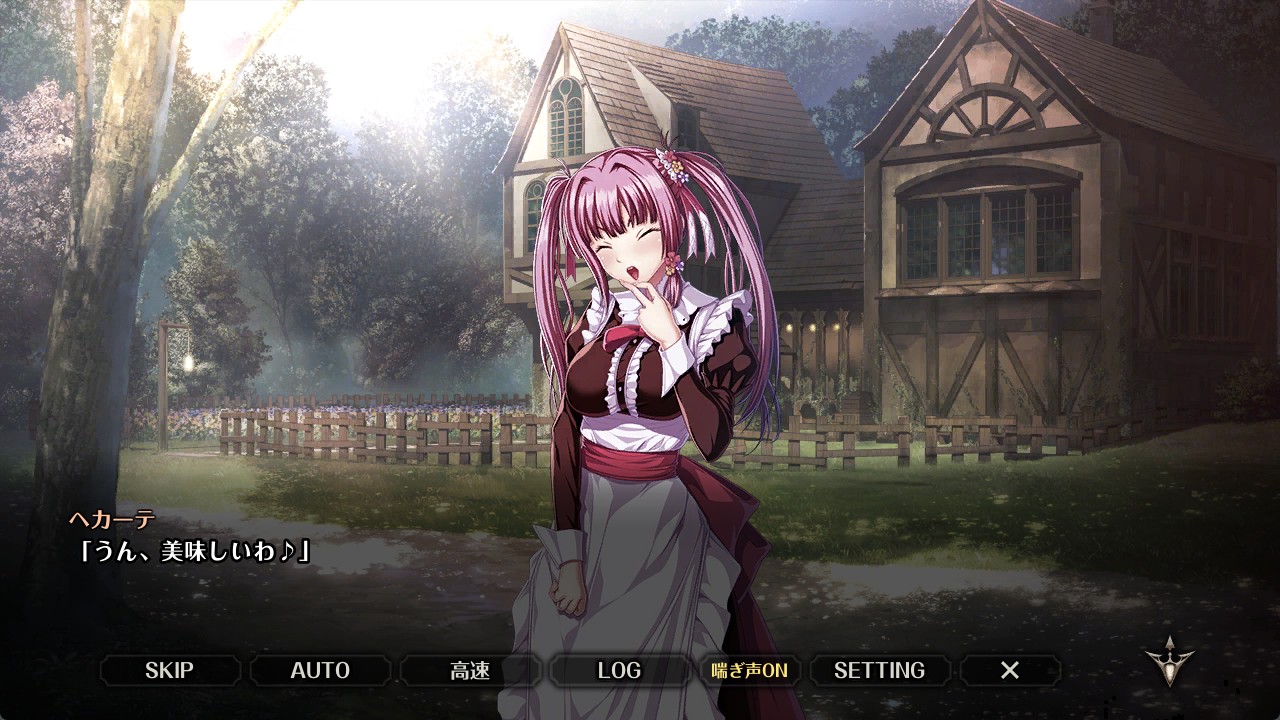
Task: Toggle the 喘ぎ声ON voice setting
Action: click(x=749, y=670)
